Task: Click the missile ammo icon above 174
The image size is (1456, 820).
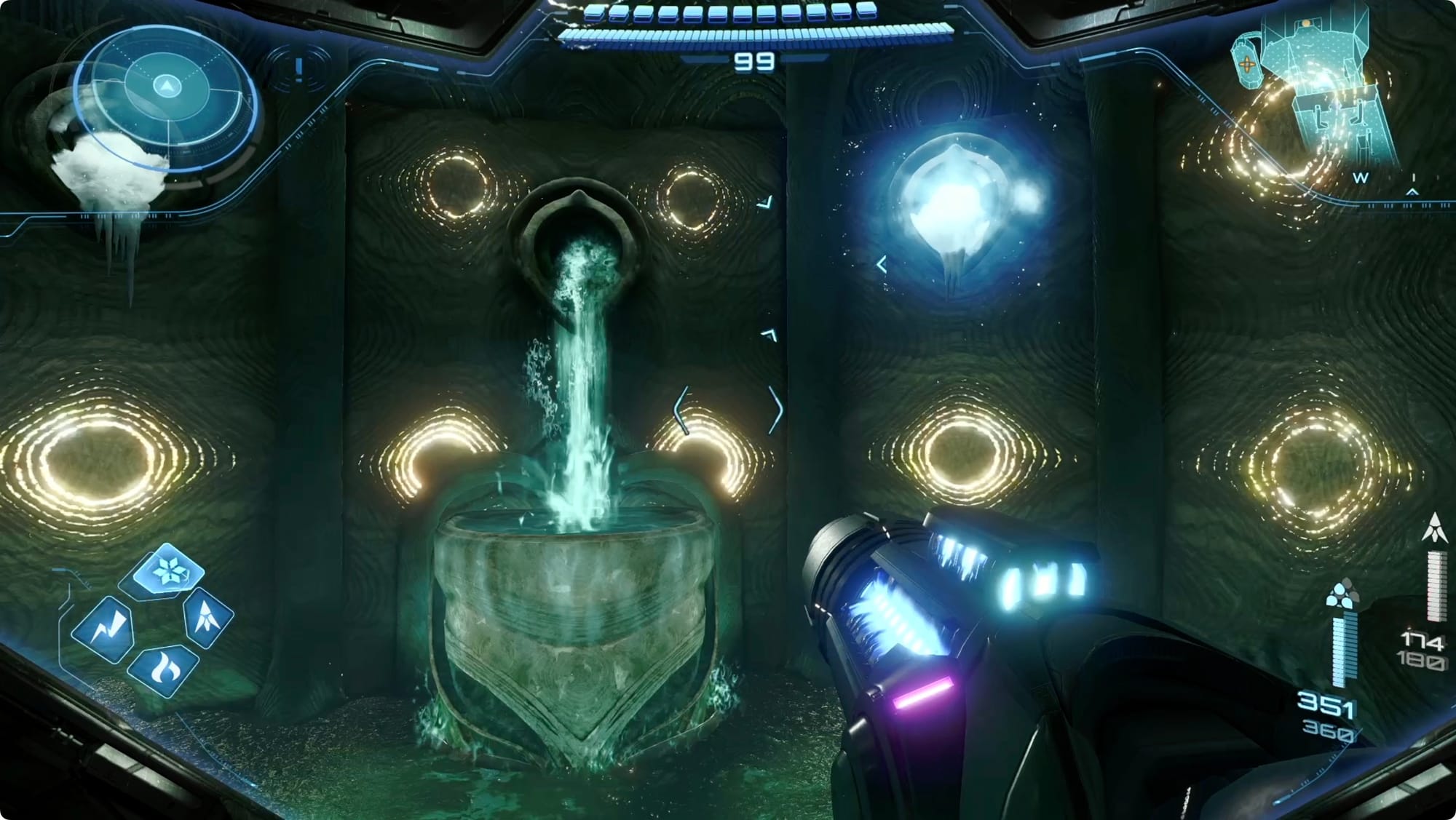Action: coord(1434,528)
